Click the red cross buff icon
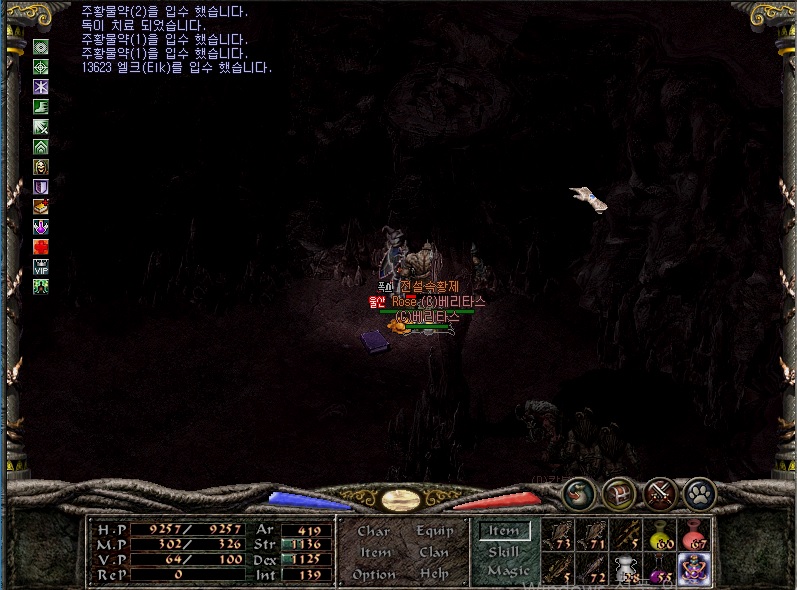Screen dimensions: 797x590 (x=41, y=246)
